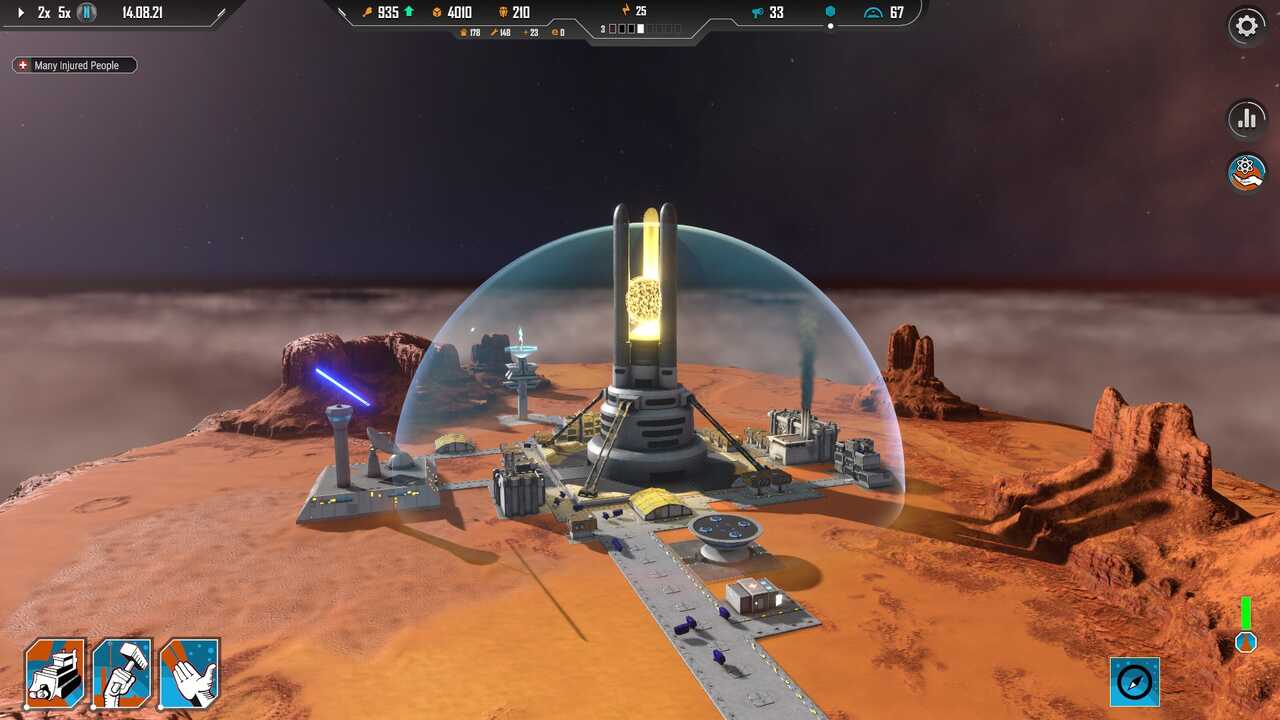Image resolution: width=1280 pixels, height=720 pixels.
Task: Open settings with the gear icon
Action: tap(1246, 26)
